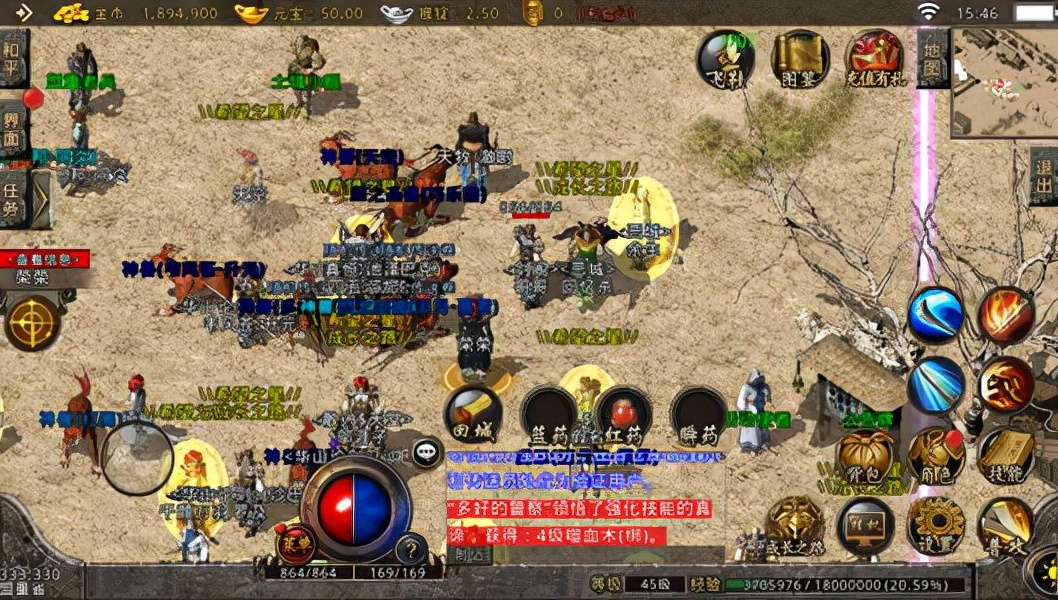
Task: Open the 图鉴 scroll codex icon
Action: point(799,58)
